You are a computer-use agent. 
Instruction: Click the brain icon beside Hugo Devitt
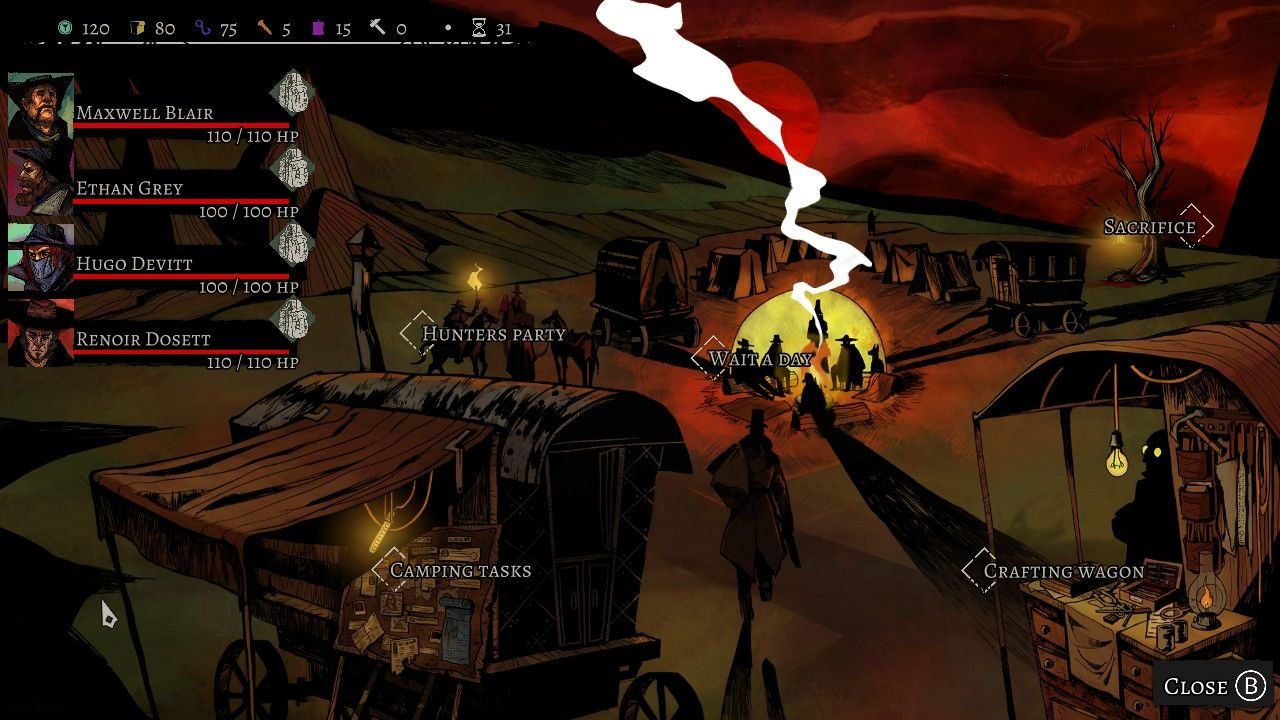(x=292, y=243)
